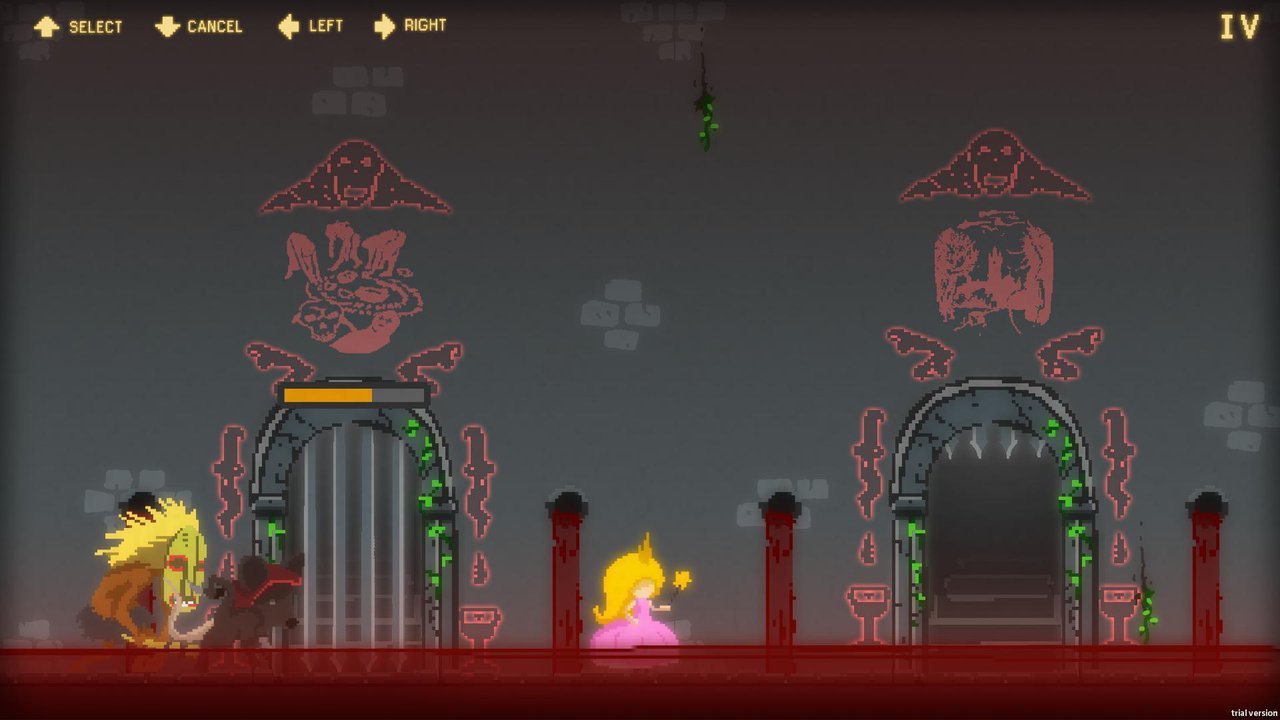1280x720 pixels.
Task: Click the up arrow Select icon
Action: pyautogui.click(x=48, y=26)
